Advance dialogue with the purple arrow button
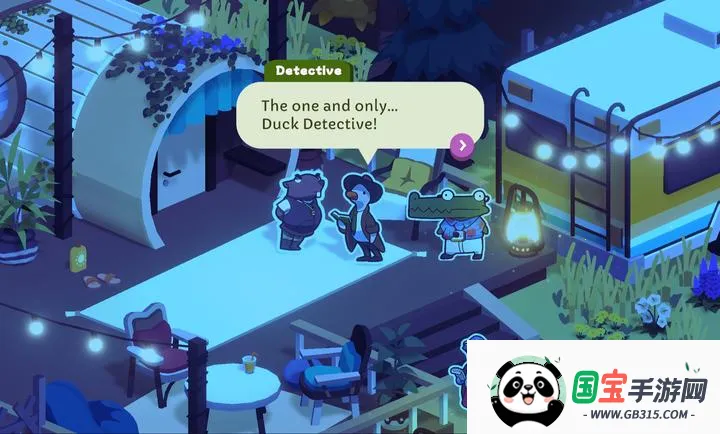This screenshot has width=720, height=434. (x=461, y=145)
